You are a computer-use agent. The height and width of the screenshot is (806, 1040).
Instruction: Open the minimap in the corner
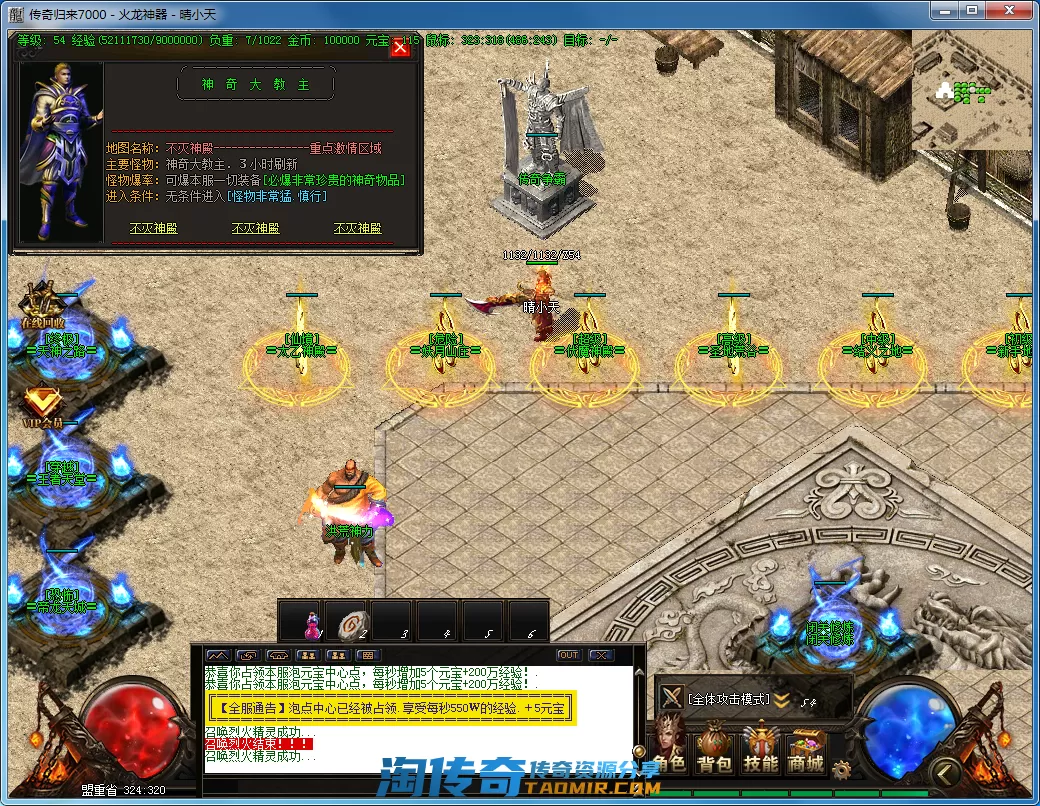tap(971, 89)
